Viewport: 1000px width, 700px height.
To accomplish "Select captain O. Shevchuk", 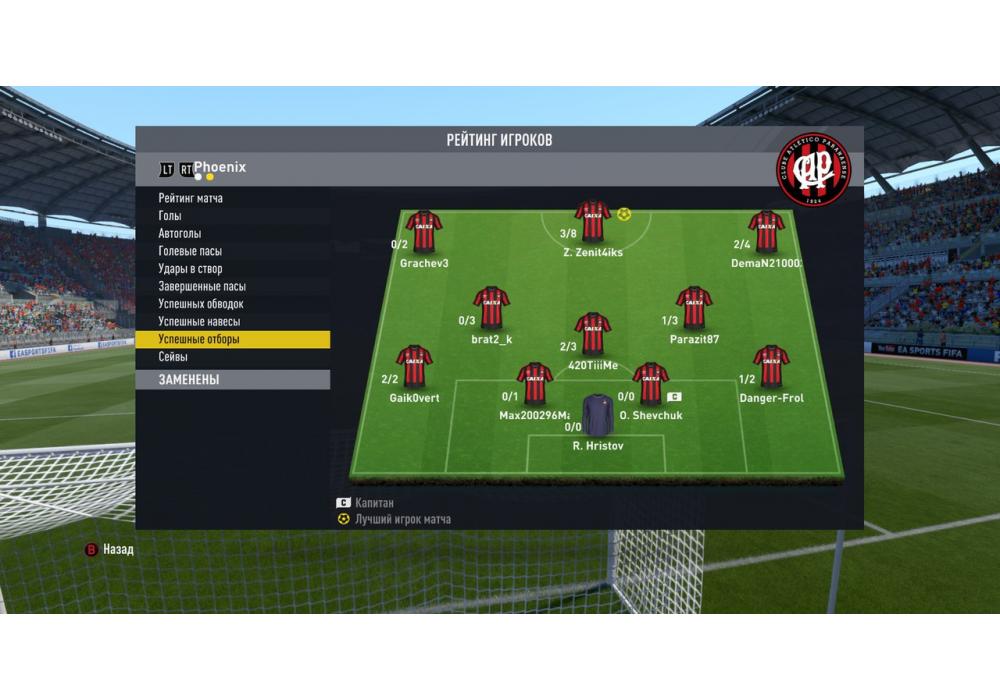I will click(x=650, y=384).
